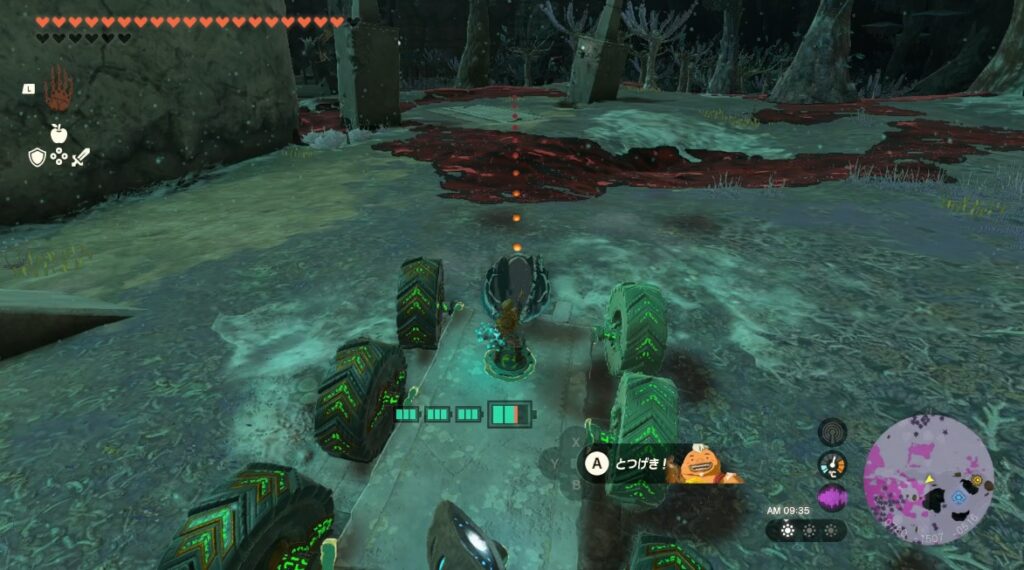Select the blue shrine marker on minimap
This screenshot has width=1024, height=570.
pyautogui.click(x=959, y=496)
